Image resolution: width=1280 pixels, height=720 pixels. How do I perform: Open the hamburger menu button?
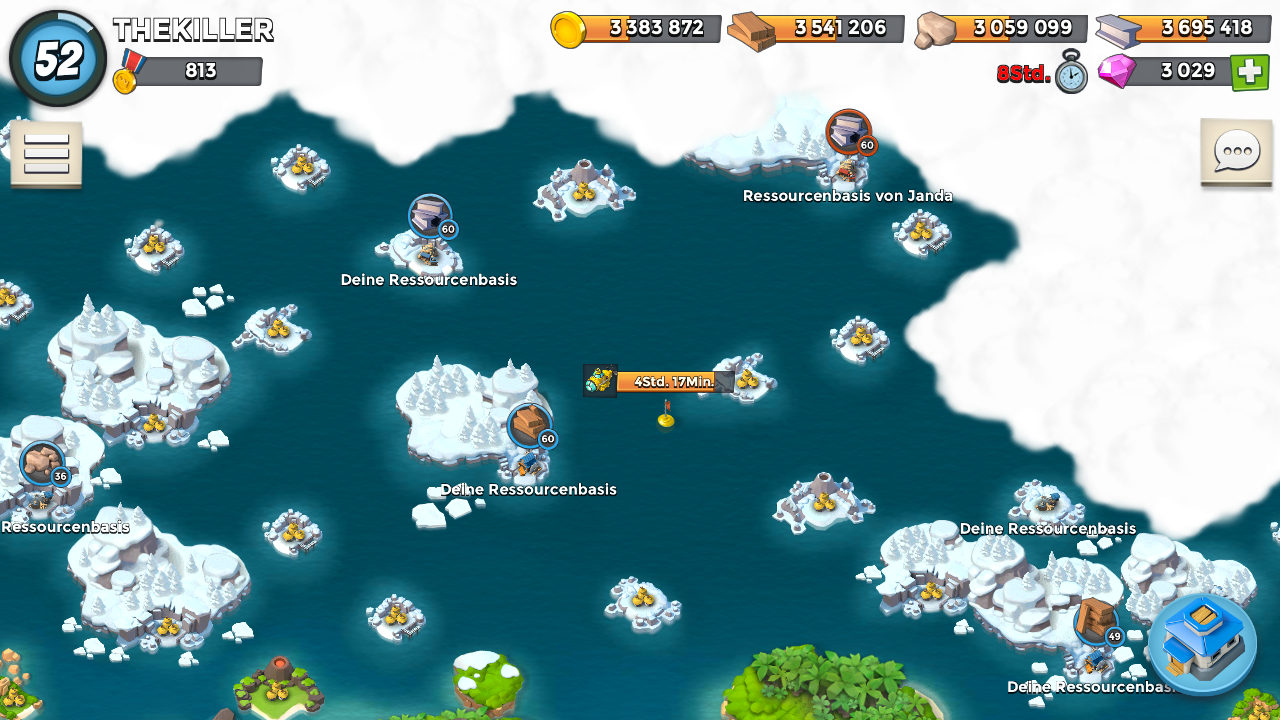(46, 154)
